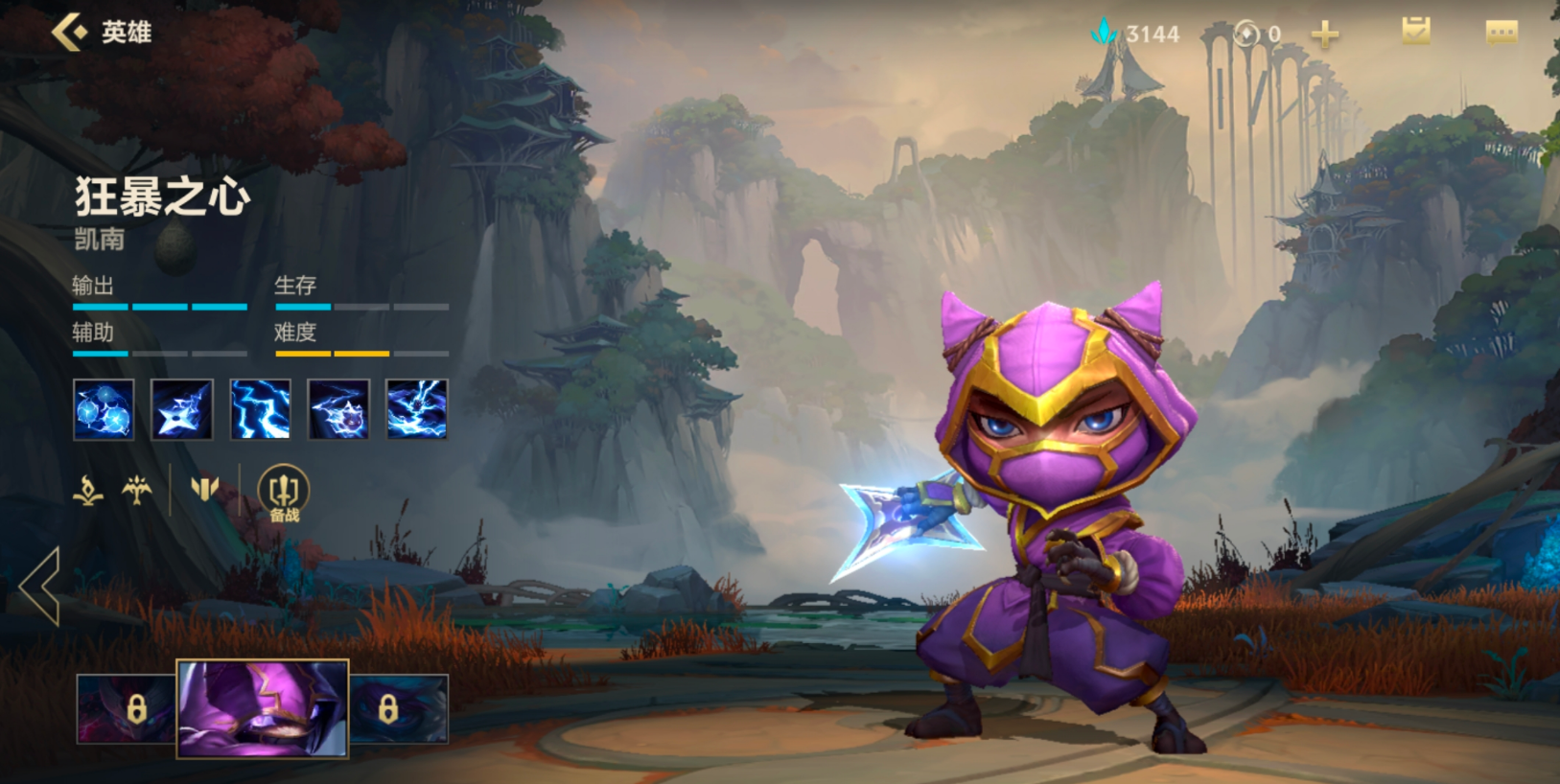Select the locked blue skin thumbnail
1560x784 pixels.
(399, 709)
